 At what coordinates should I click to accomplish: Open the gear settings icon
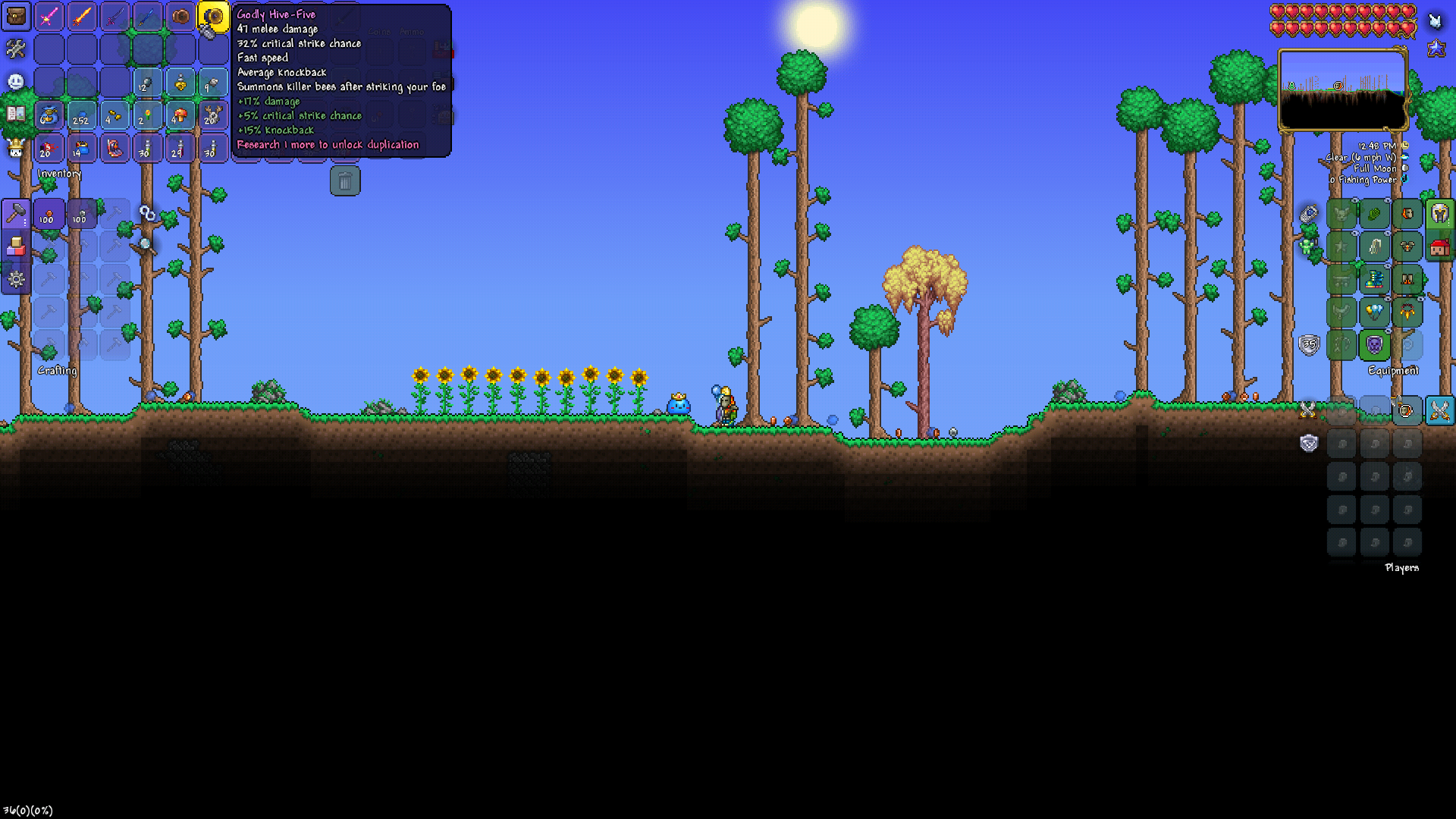tap(16, 279)
